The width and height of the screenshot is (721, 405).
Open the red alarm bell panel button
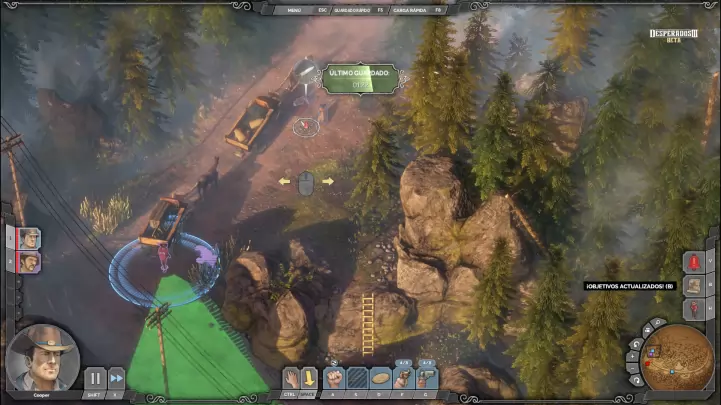point(693,261)
